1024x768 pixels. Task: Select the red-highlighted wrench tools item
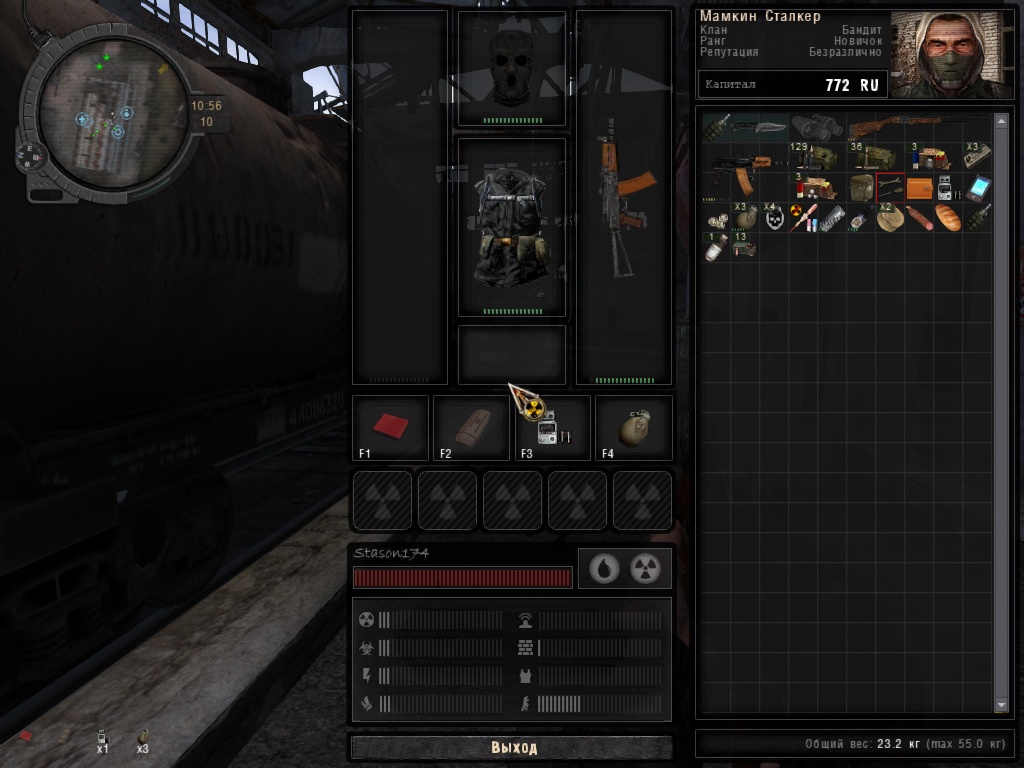[x=890, y=187]
